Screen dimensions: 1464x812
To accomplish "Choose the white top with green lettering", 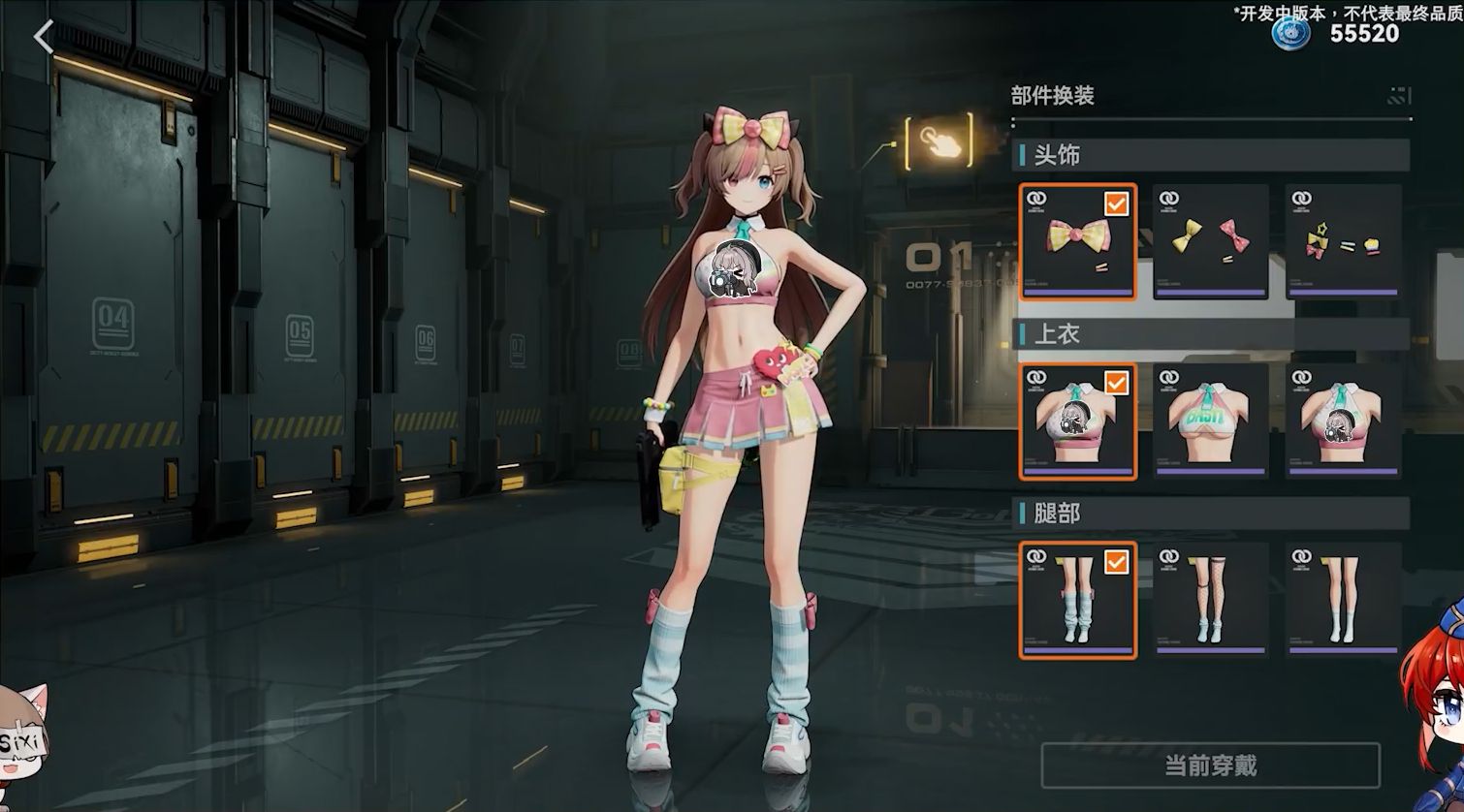I will (1210, 421).
